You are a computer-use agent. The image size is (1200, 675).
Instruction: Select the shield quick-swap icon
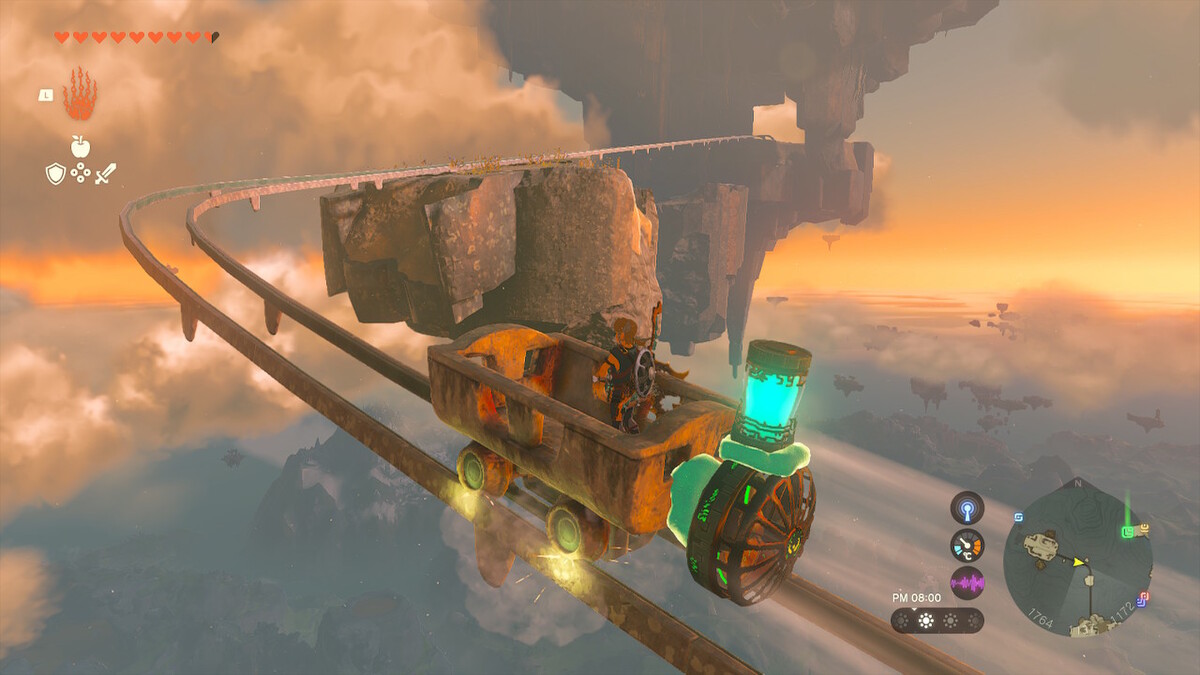55,174
